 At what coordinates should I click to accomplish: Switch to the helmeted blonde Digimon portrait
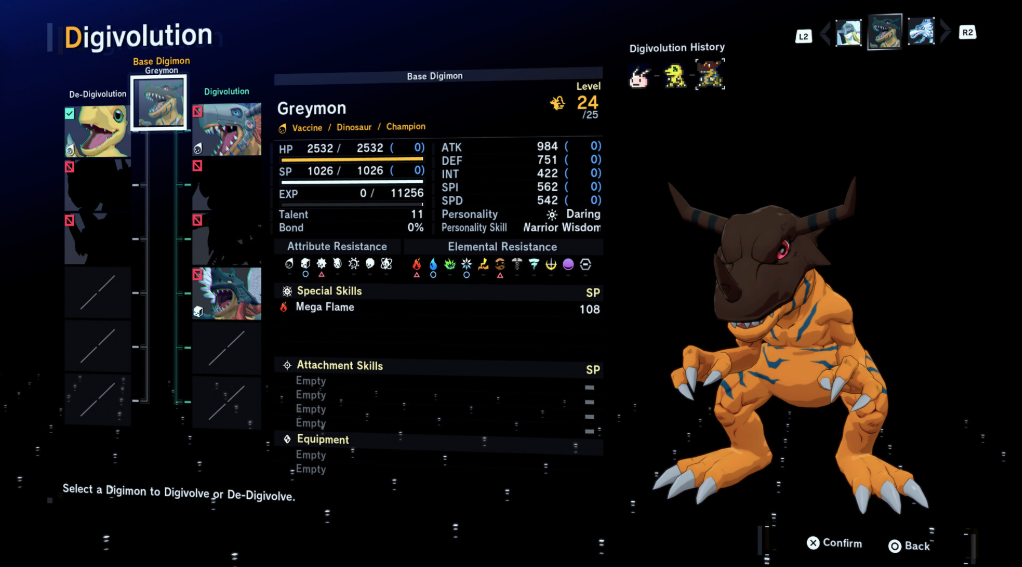tap(849, 33)
